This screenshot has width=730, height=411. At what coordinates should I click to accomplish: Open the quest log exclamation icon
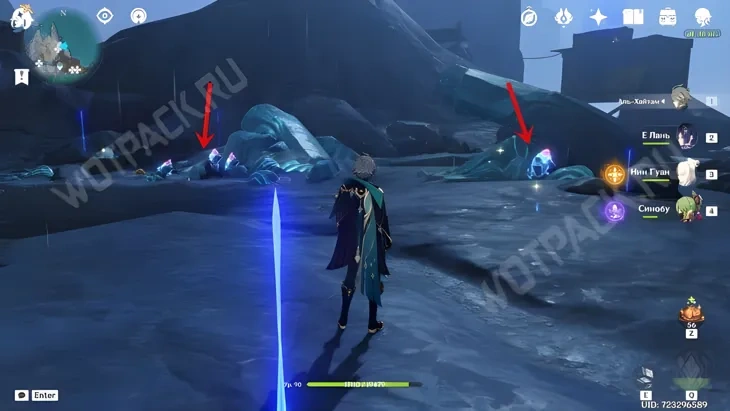(x=21, y=76)
